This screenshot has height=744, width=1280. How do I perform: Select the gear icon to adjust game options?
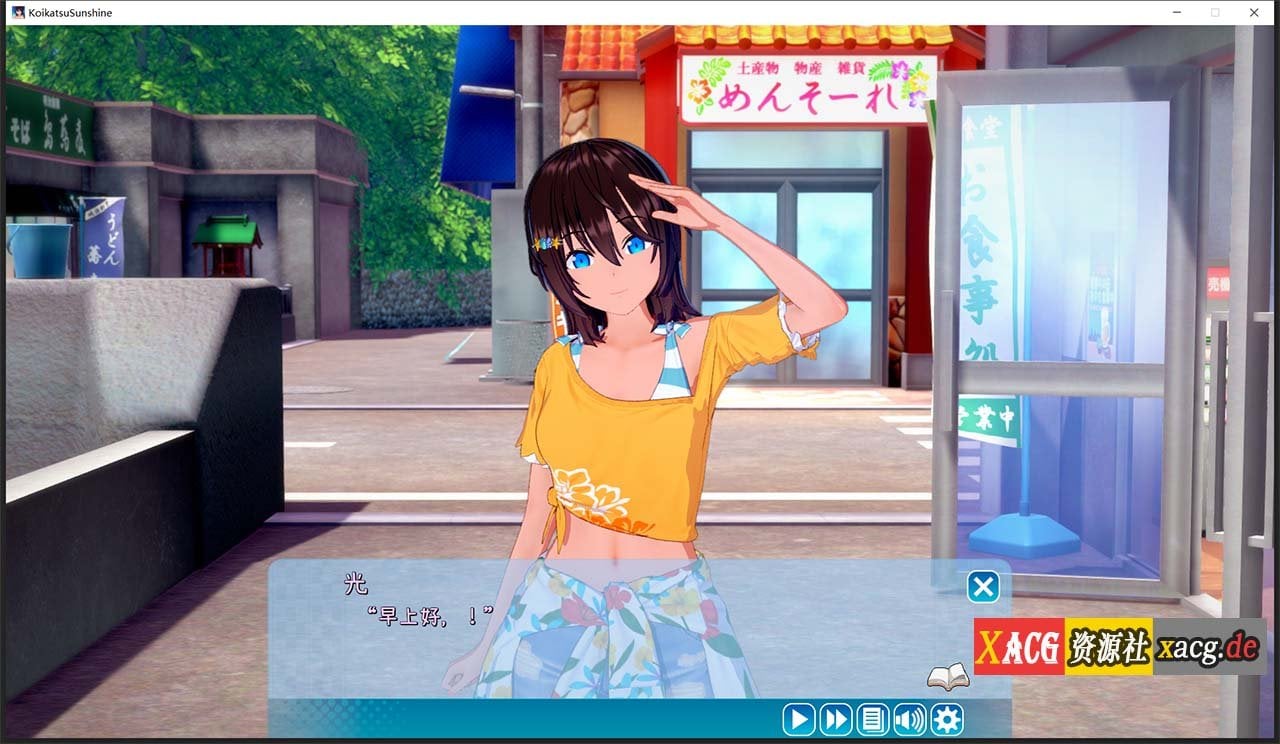[945, 719]
